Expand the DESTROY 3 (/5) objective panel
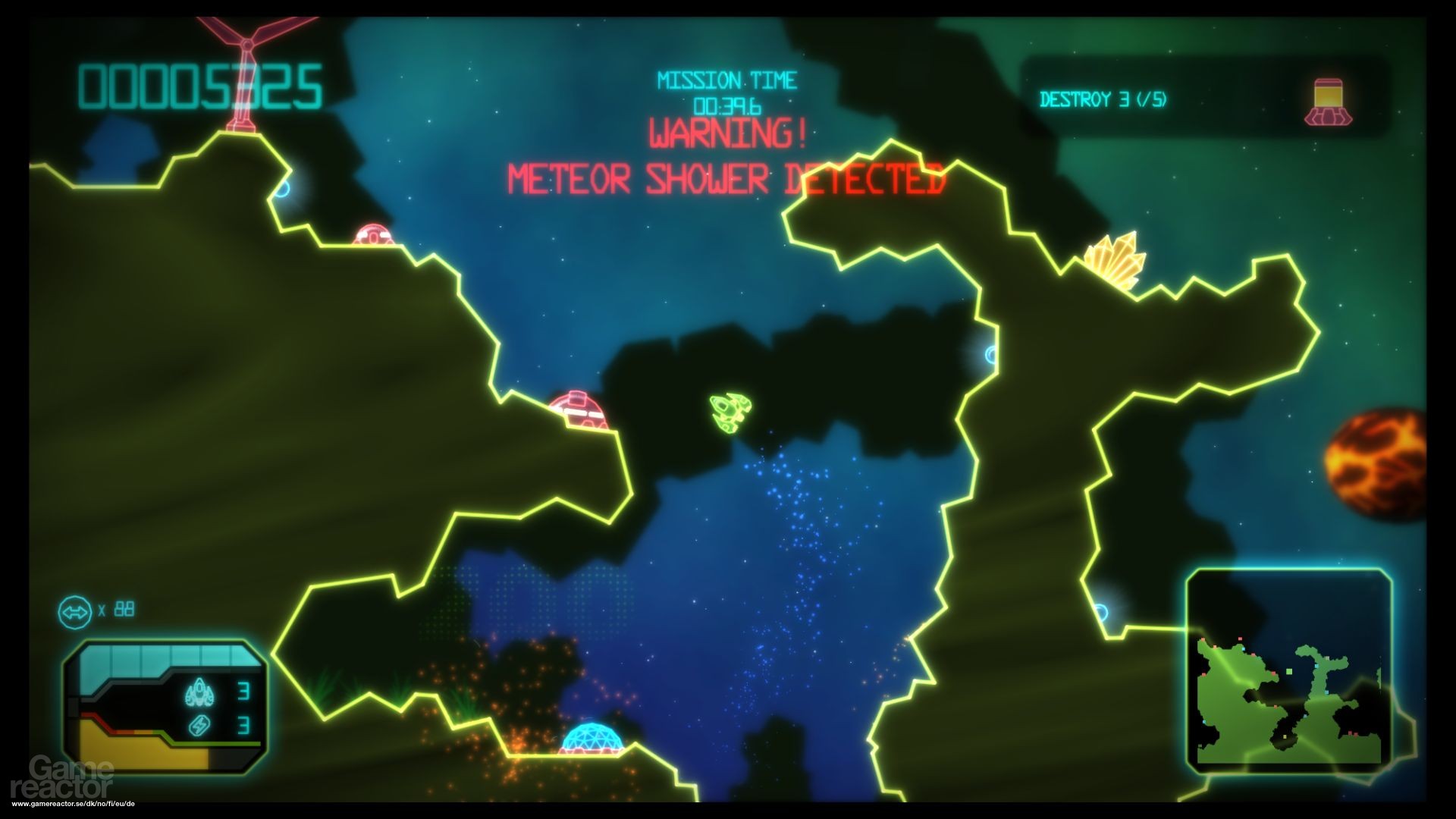The height and width of the screenshot is (819, 1456). click(x=1105, y=97)
